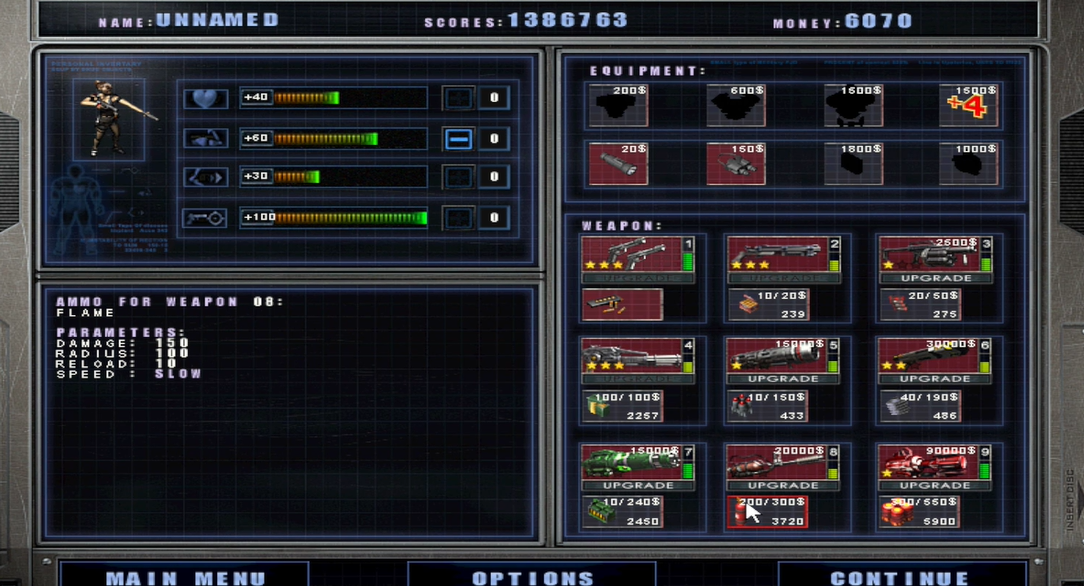The width and height of the screenshot is (1084, 586).
Task: Buy the 600$ equipment item
Action: click(x=735, y=105)
